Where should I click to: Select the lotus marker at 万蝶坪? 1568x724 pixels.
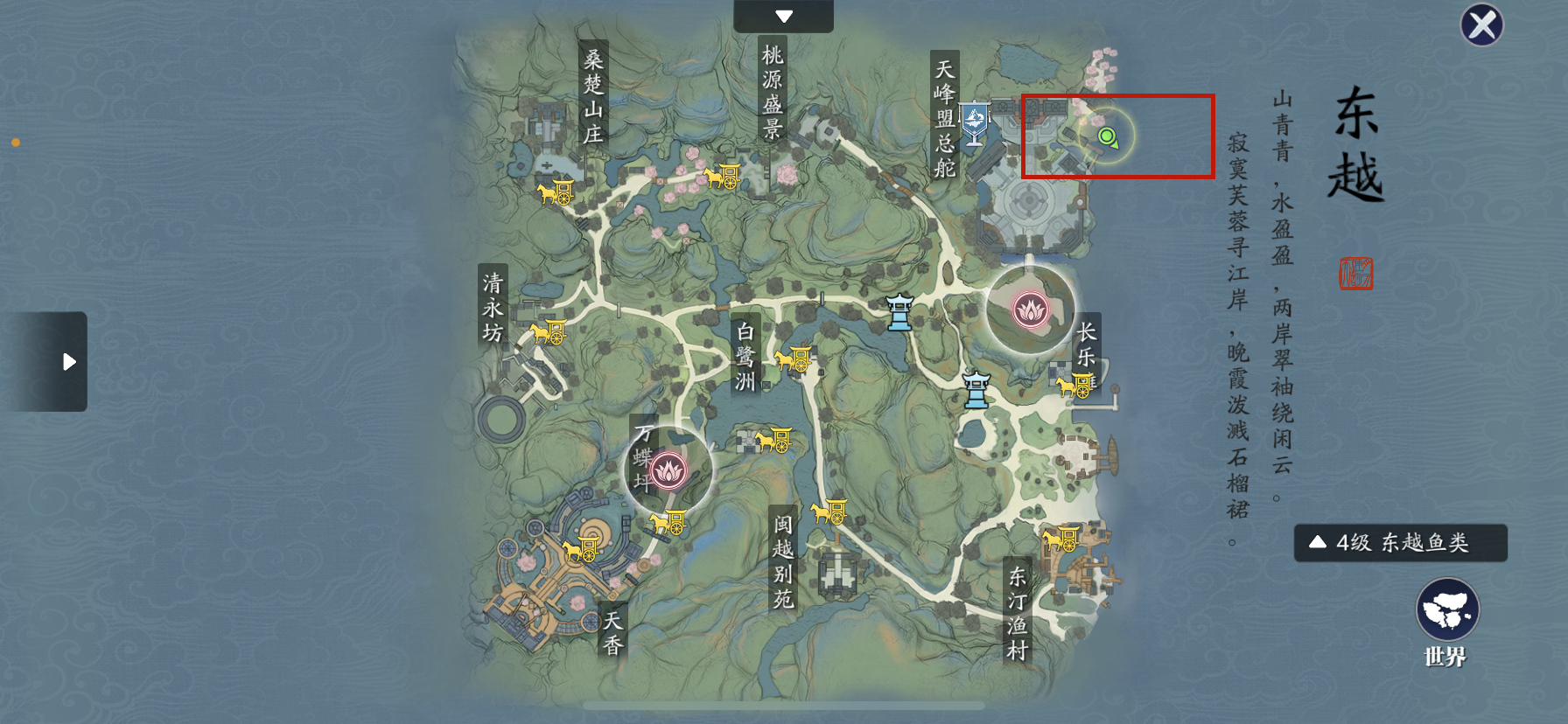point(668,471)
